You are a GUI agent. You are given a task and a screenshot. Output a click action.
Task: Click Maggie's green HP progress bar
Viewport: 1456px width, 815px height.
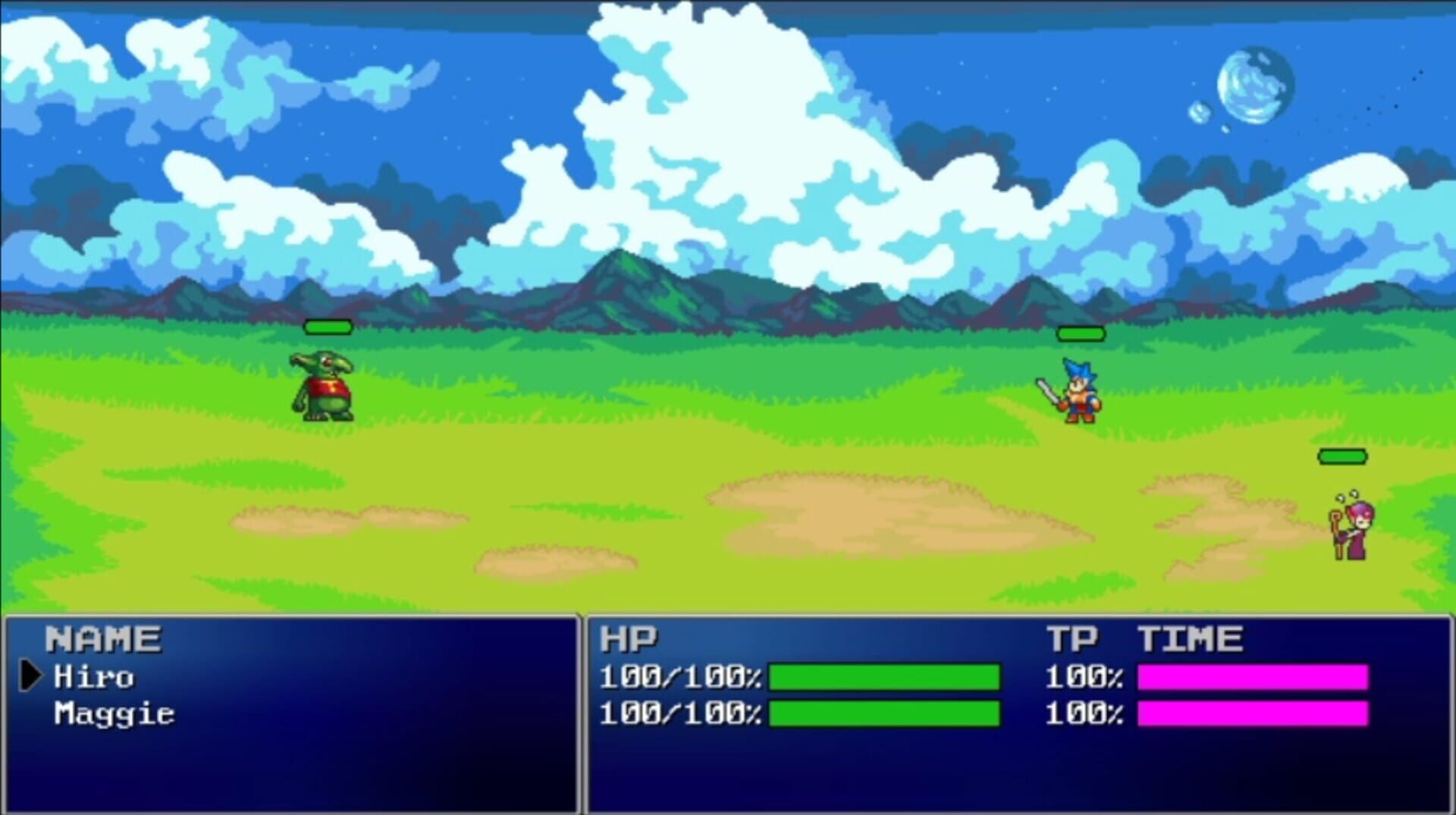(882, 713)
